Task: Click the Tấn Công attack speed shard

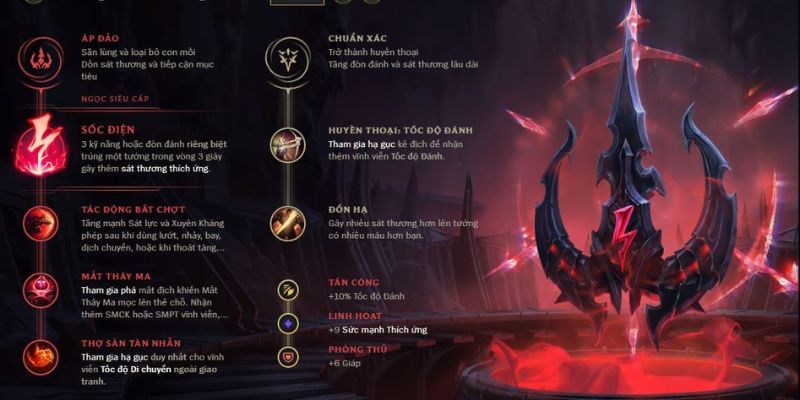Action: point(288,290)
